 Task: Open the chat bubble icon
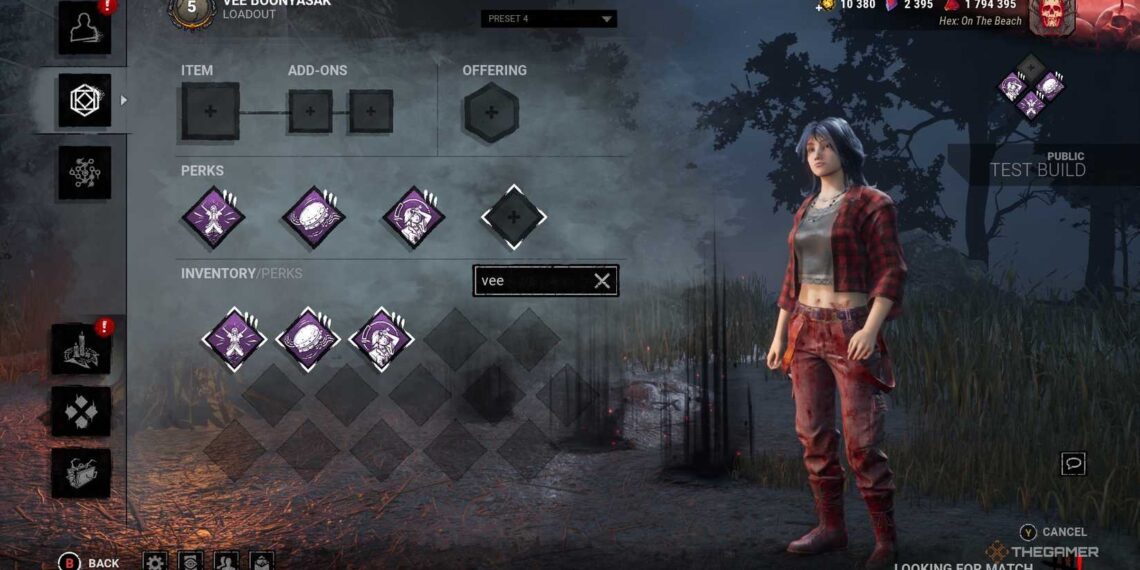1073,463
